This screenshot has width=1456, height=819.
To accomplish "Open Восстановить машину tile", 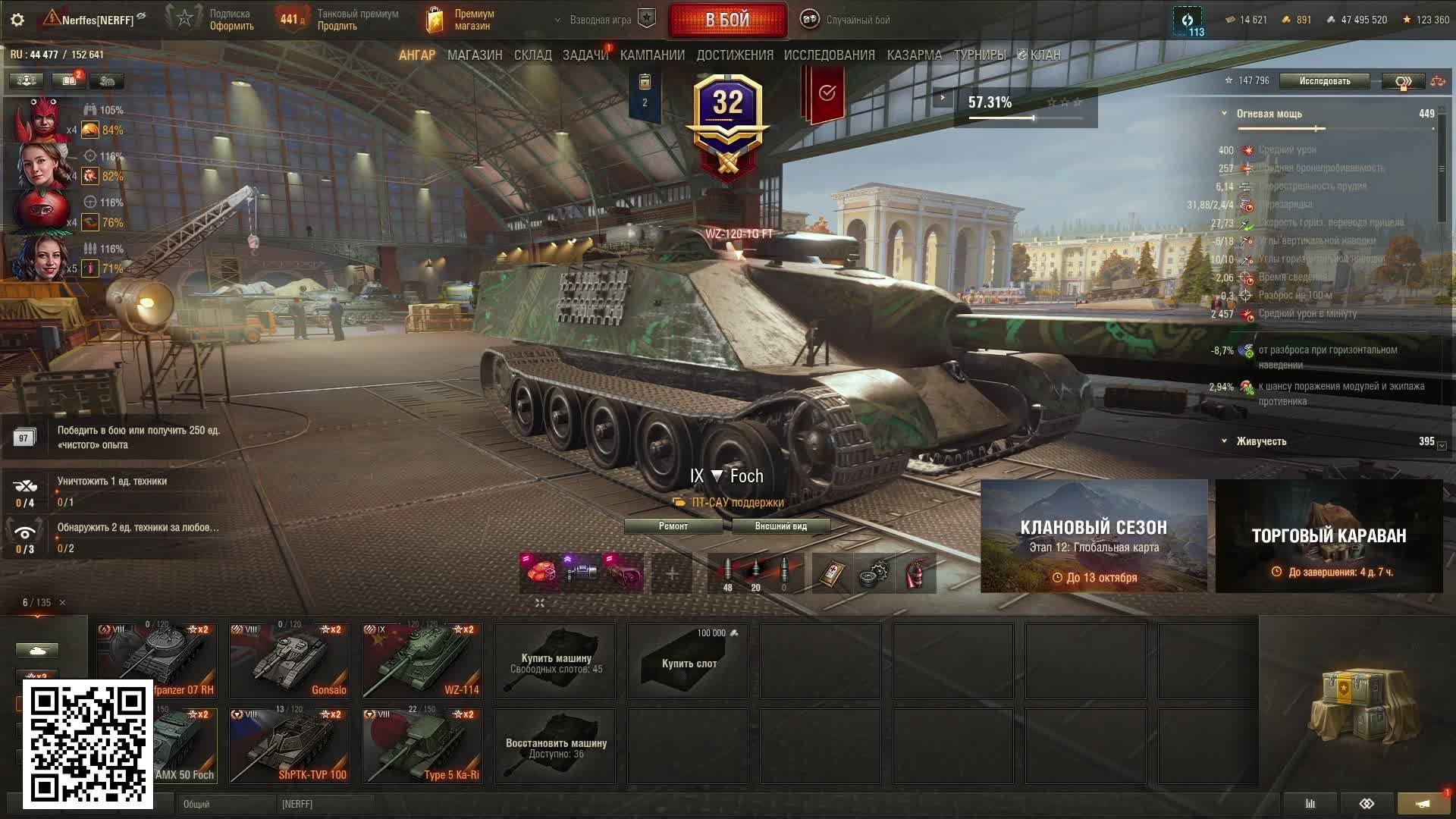I will (x=555, y=745).
